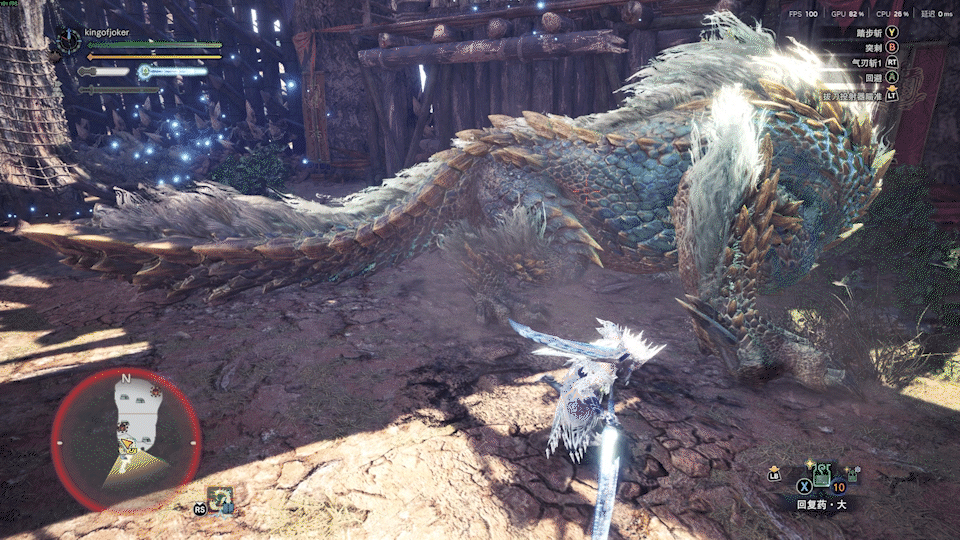Click the quest clock dial icon
The height and width of the screenshot is (540, 960).
(67, 39)
